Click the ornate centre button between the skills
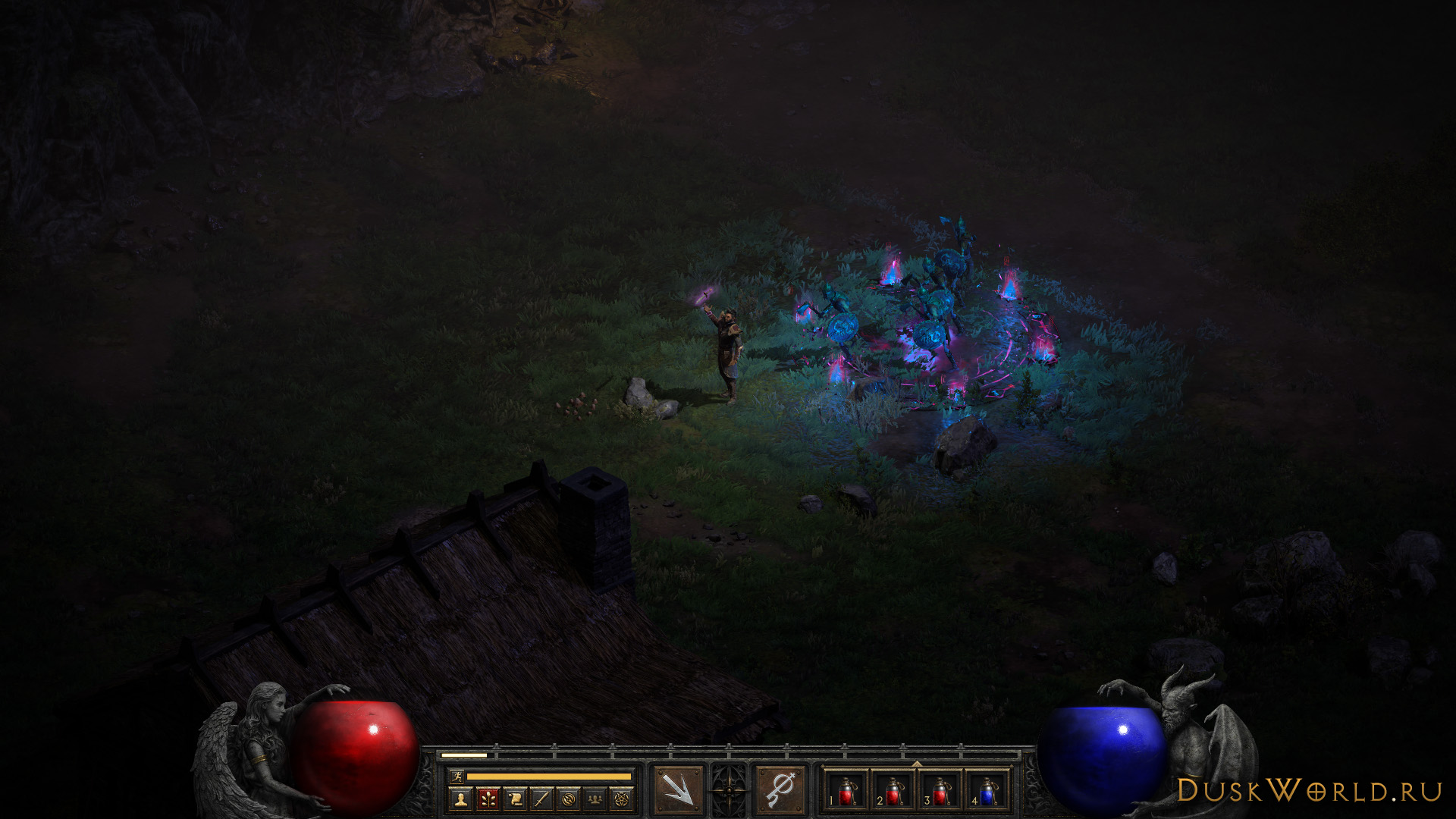Viewport: 1456px width, 819px height. [x=729, y=790]
